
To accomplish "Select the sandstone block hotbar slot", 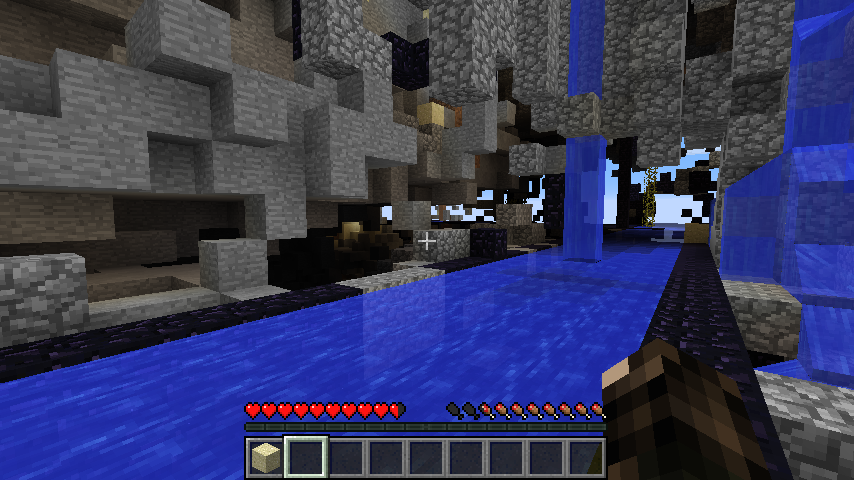I will point(265,458).
